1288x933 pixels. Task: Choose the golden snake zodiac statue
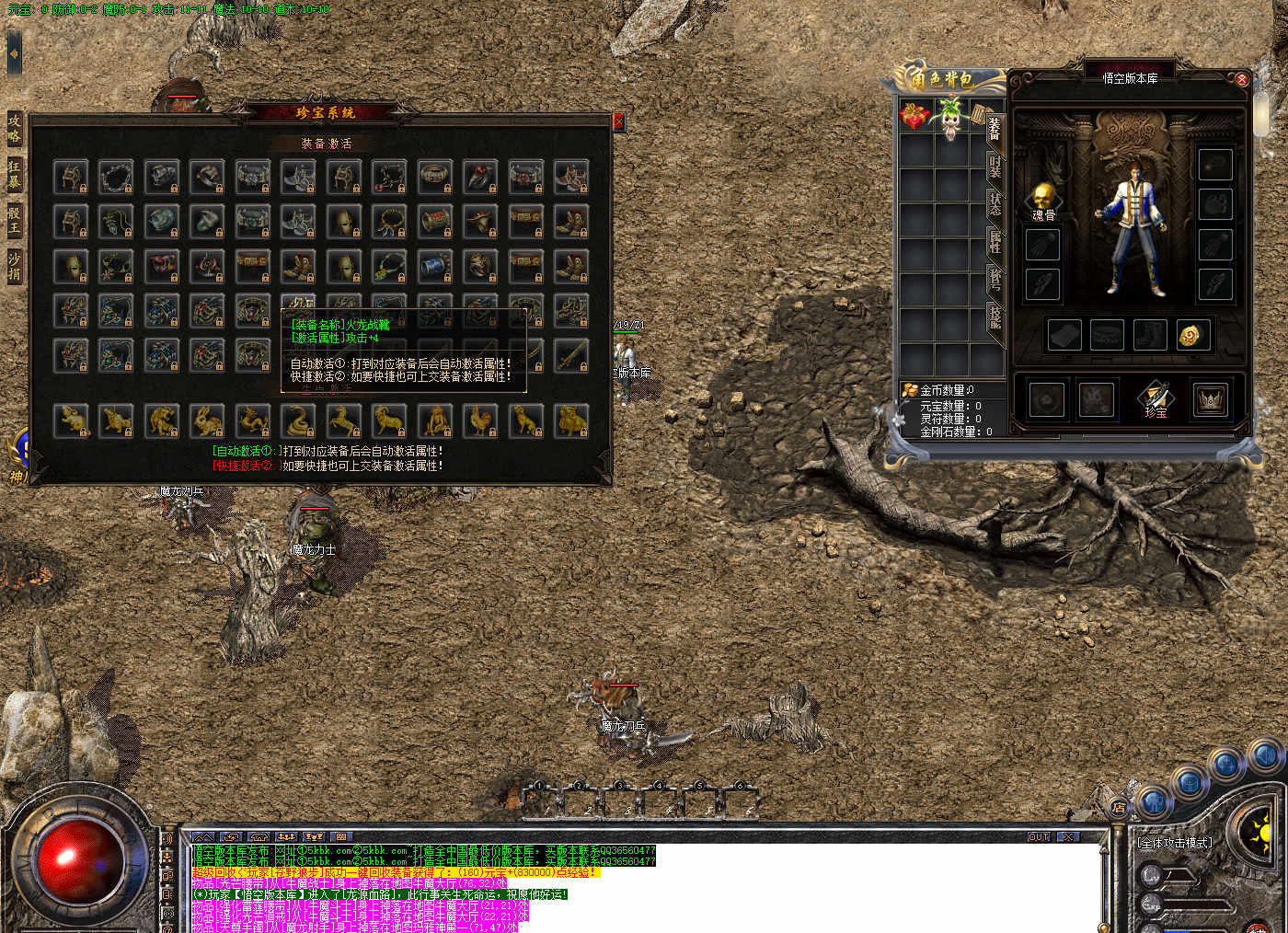pyautogui.click(x=298, y=420)
